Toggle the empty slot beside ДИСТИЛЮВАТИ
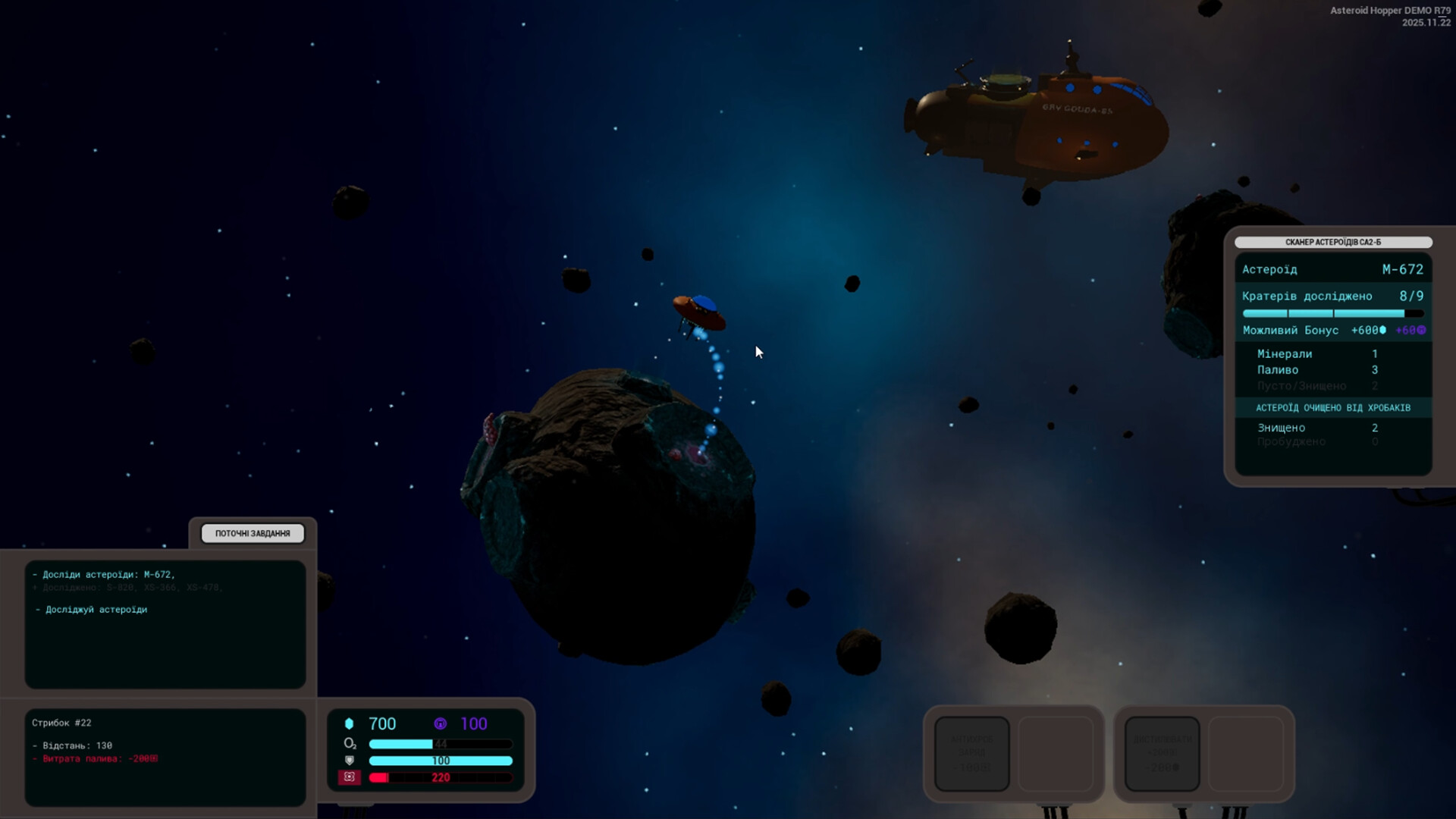1456x819 pixels. [1247, 754]
